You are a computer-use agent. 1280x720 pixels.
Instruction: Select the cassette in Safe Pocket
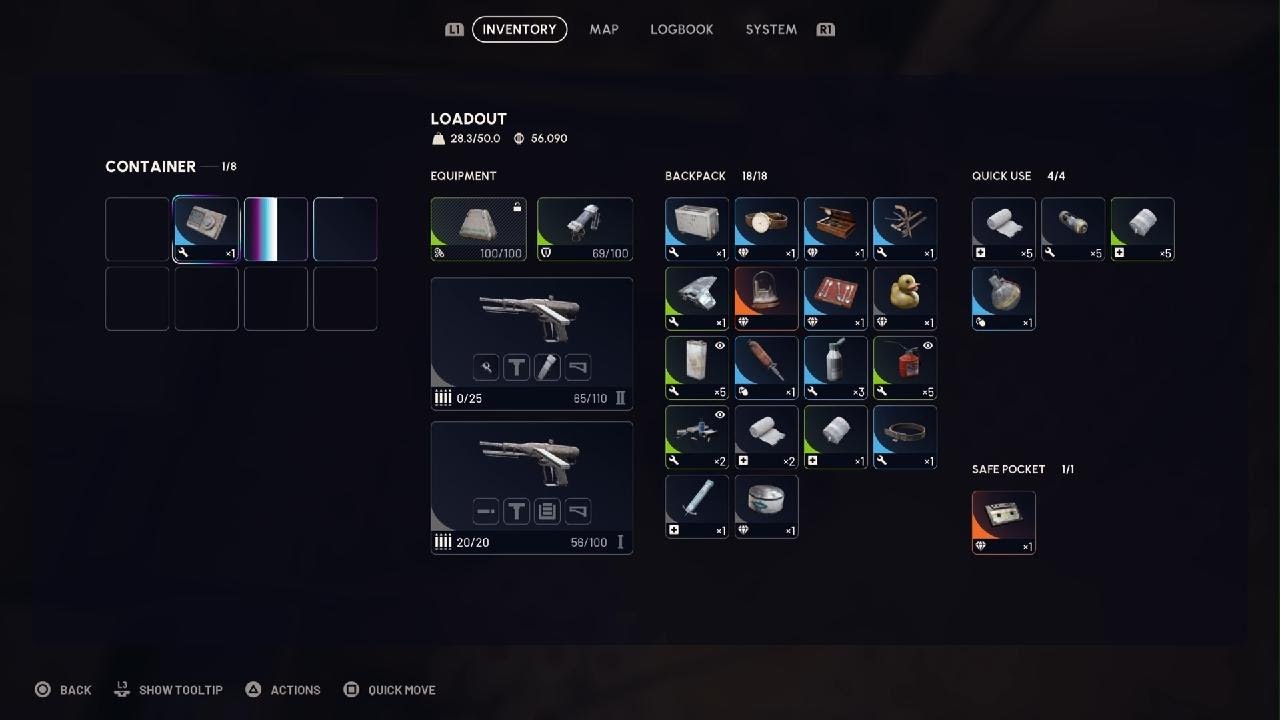click(1004, 522)
